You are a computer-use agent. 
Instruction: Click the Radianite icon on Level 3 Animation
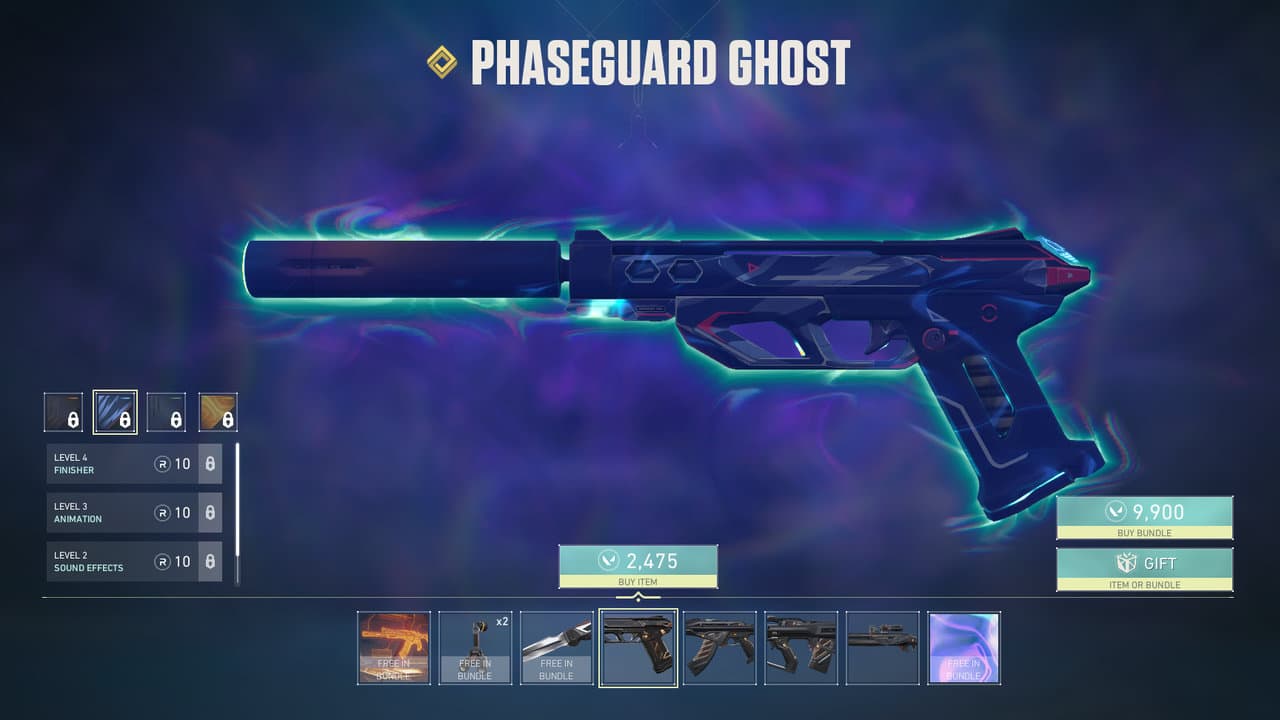pyautogui.click(x=162, y=512)
